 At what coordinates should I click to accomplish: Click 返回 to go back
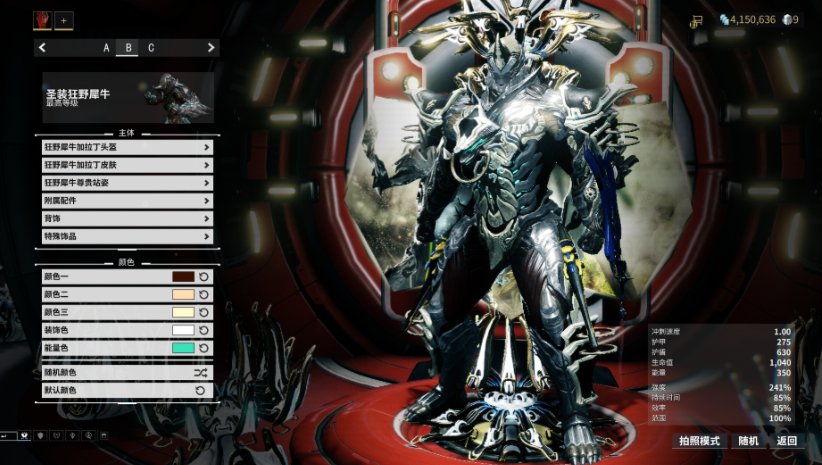787,441
